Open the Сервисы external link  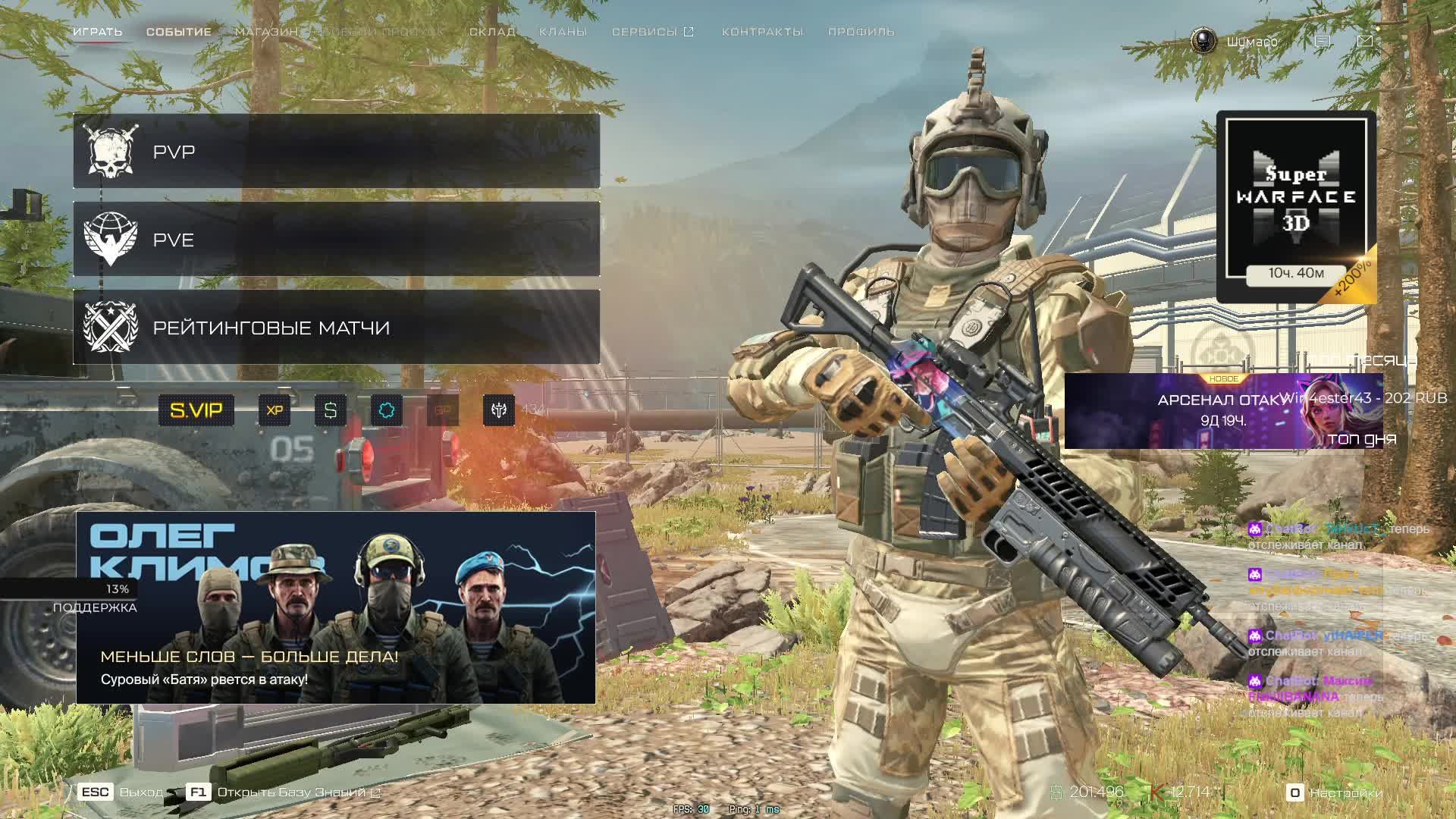coord(652,32)
